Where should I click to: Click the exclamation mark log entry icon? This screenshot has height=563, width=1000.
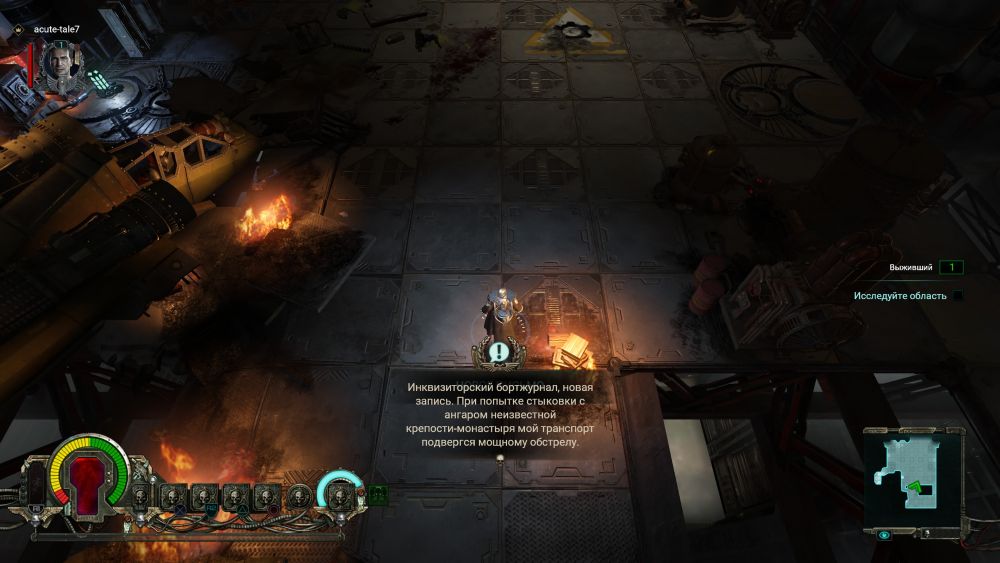click(498, 351)
